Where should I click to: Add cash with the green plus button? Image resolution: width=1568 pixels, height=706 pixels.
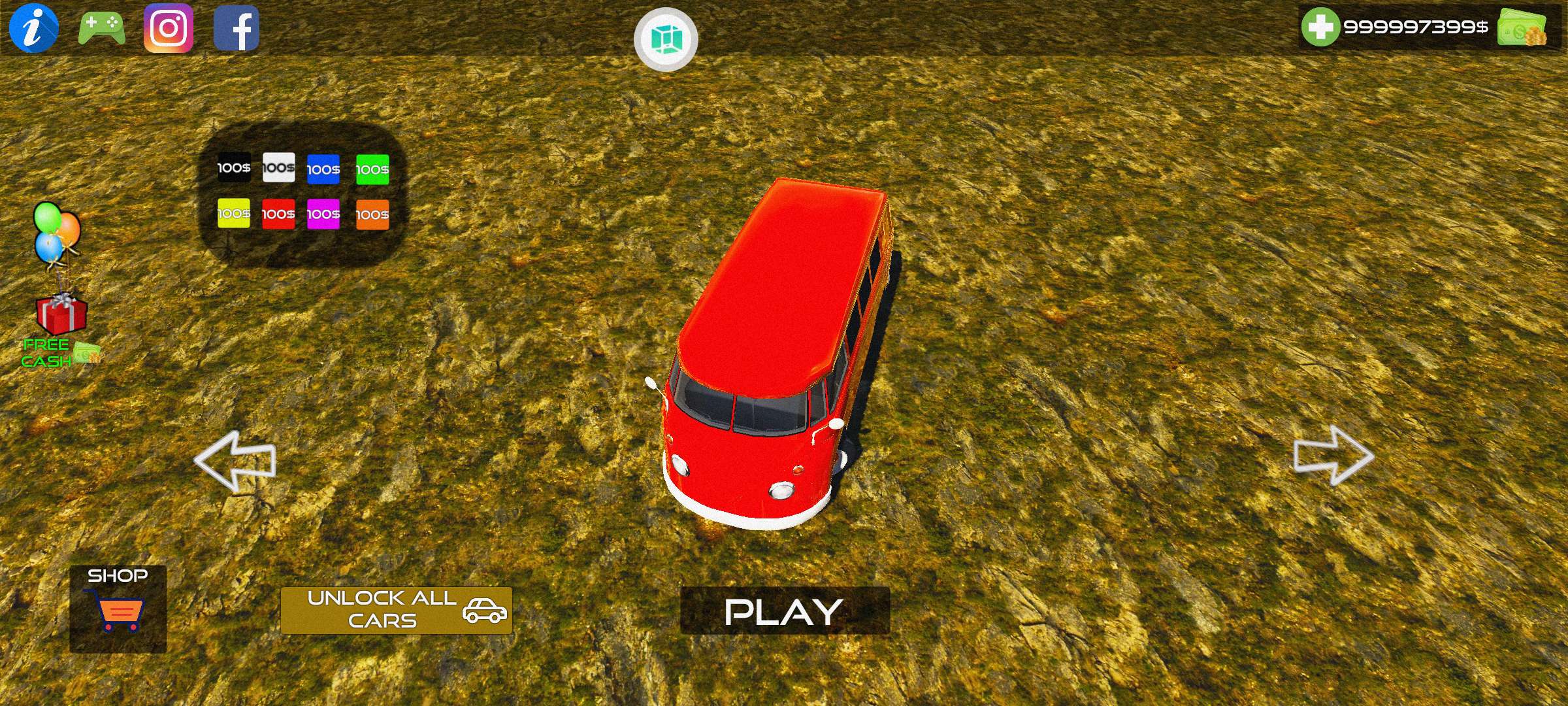pyautogui.click(x=1320, y=27)
